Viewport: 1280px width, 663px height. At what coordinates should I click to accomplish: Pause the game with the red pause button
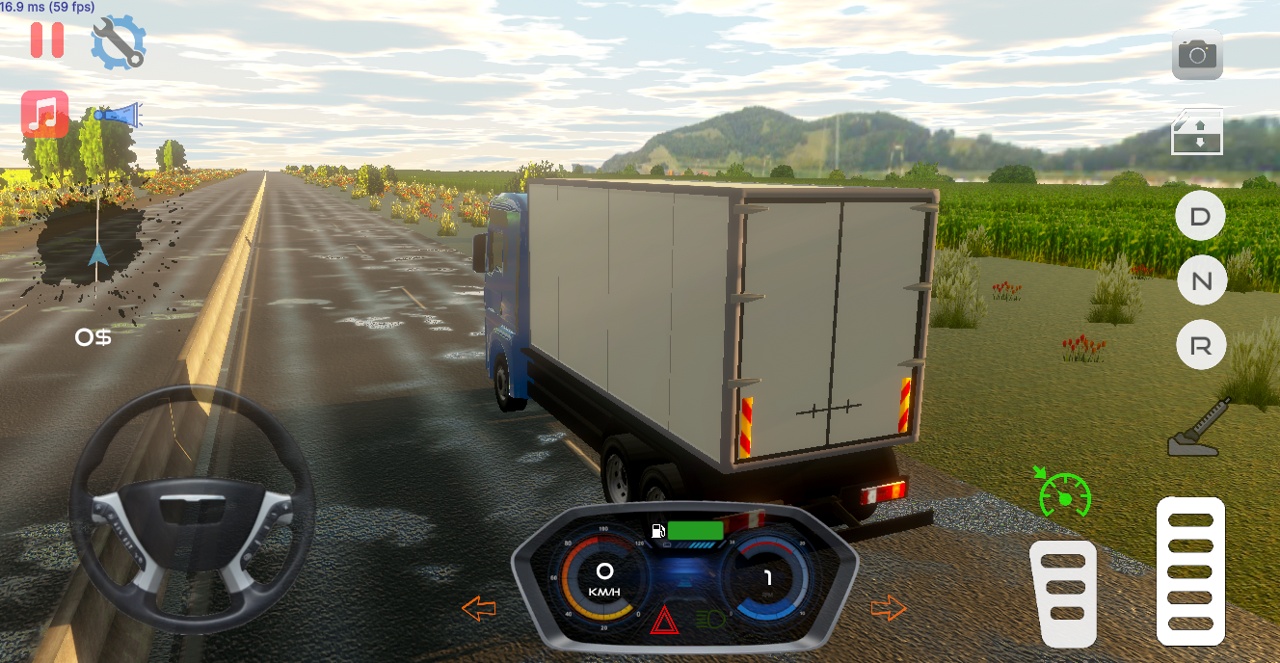pyautogui.click(x=47, y=40)
